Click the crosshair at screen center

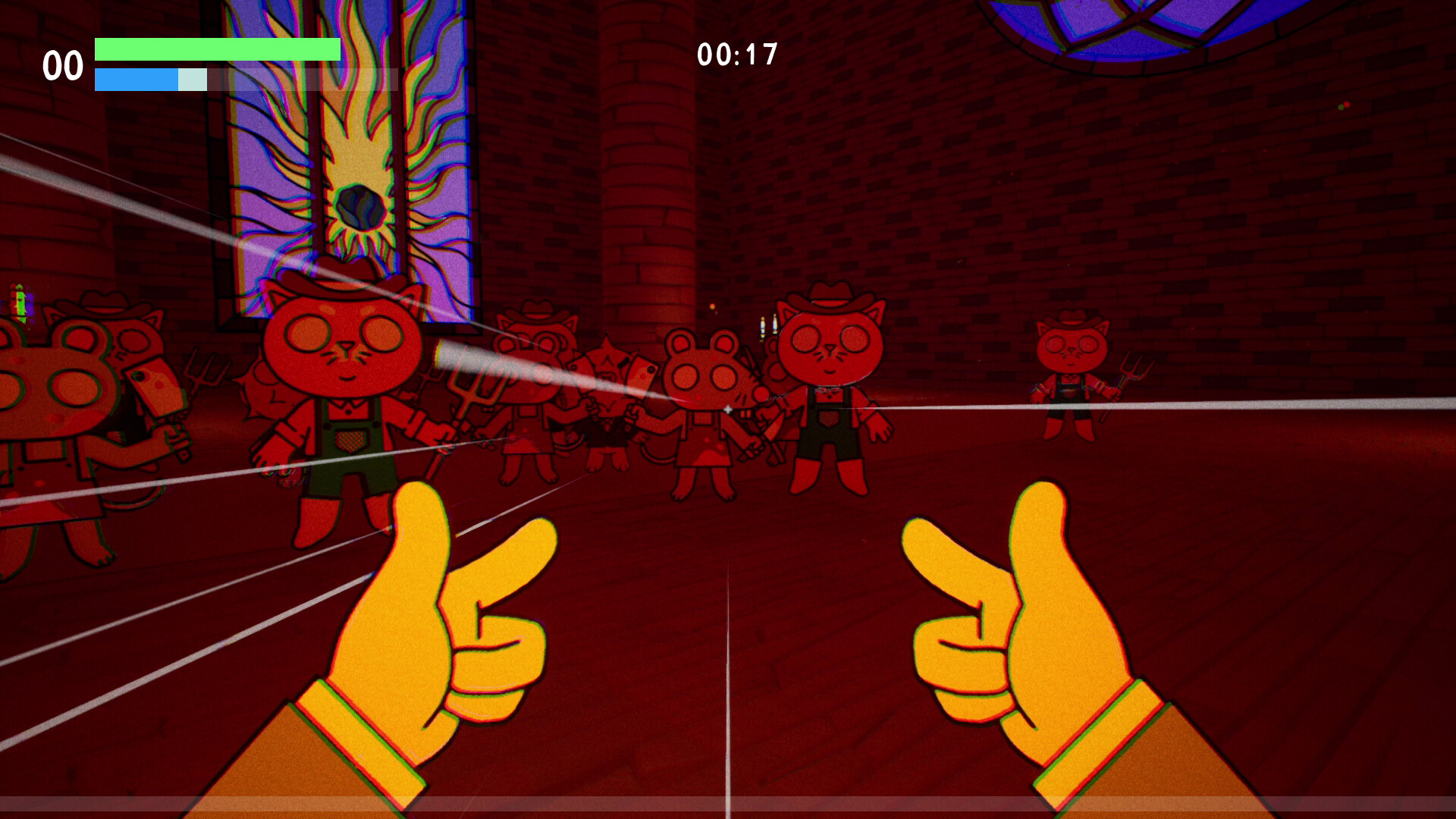click(726, 407)
